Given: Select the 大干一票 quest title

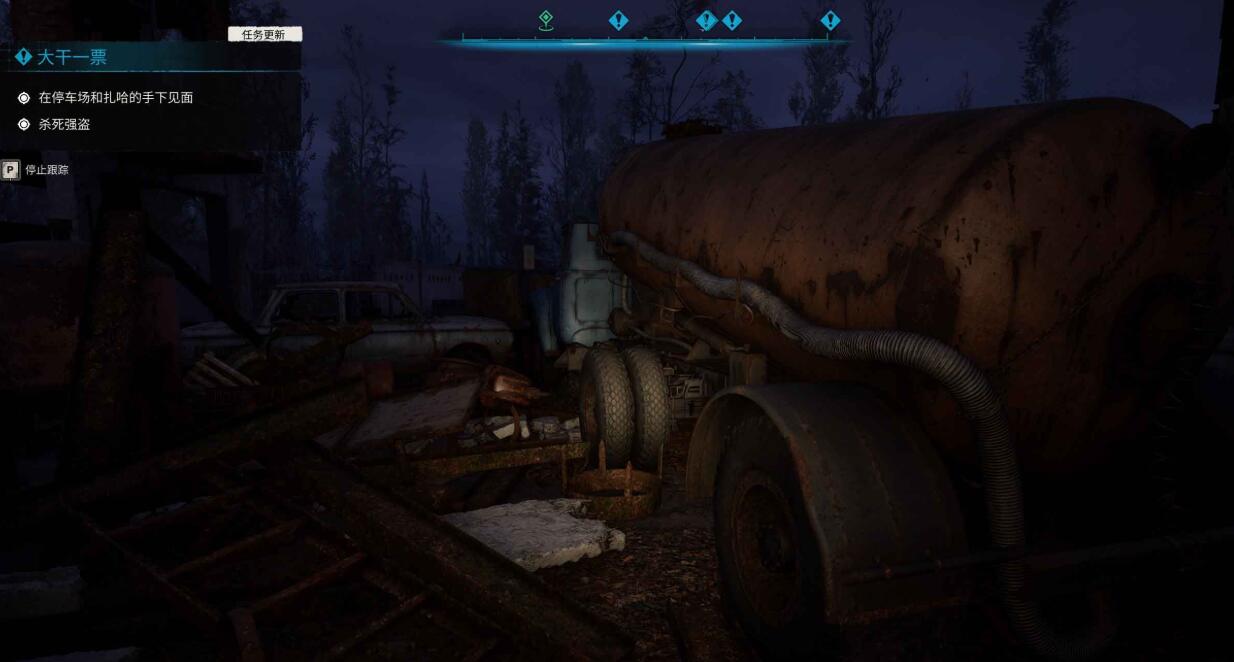Looking at the screenshot, I should (72, 58).
